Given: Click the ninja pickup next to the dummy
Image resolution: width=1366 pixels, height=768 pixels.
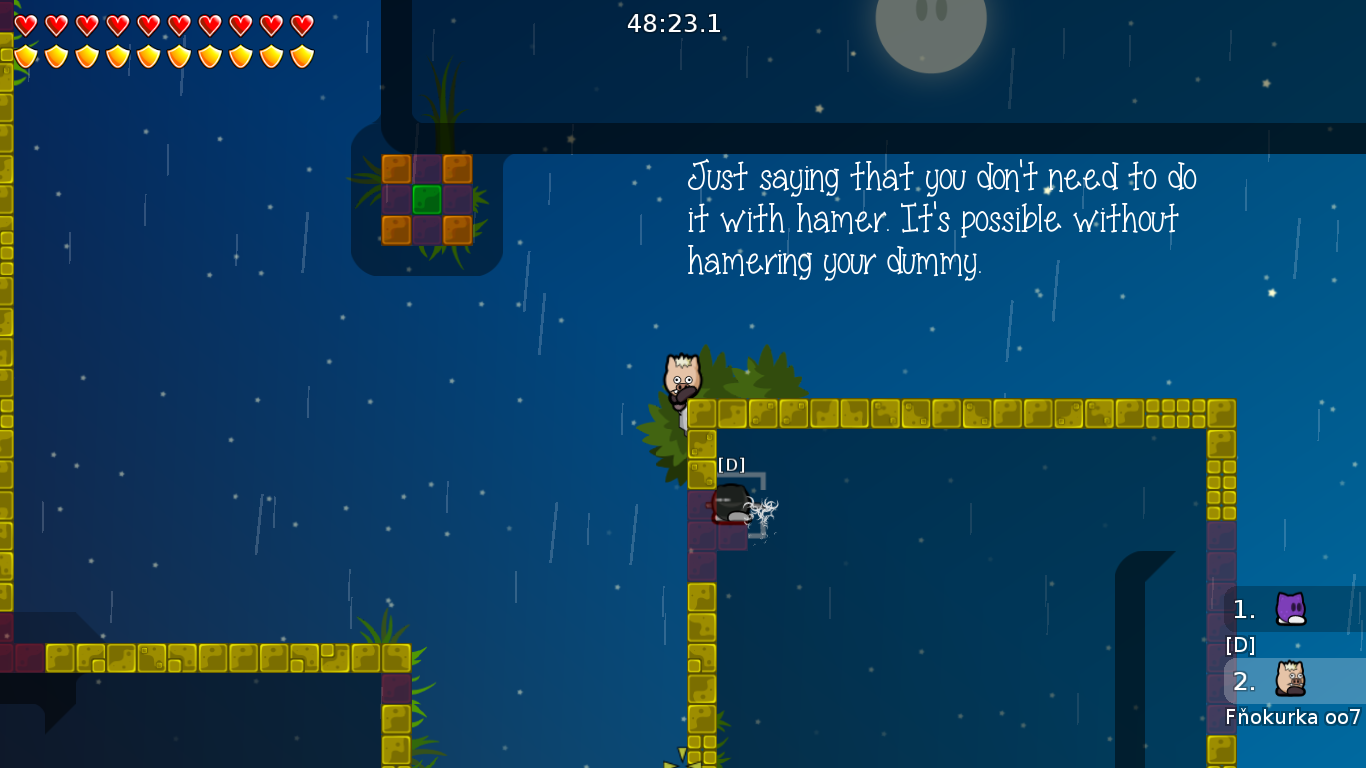Looking at the screenshot, I should (764, 509).
